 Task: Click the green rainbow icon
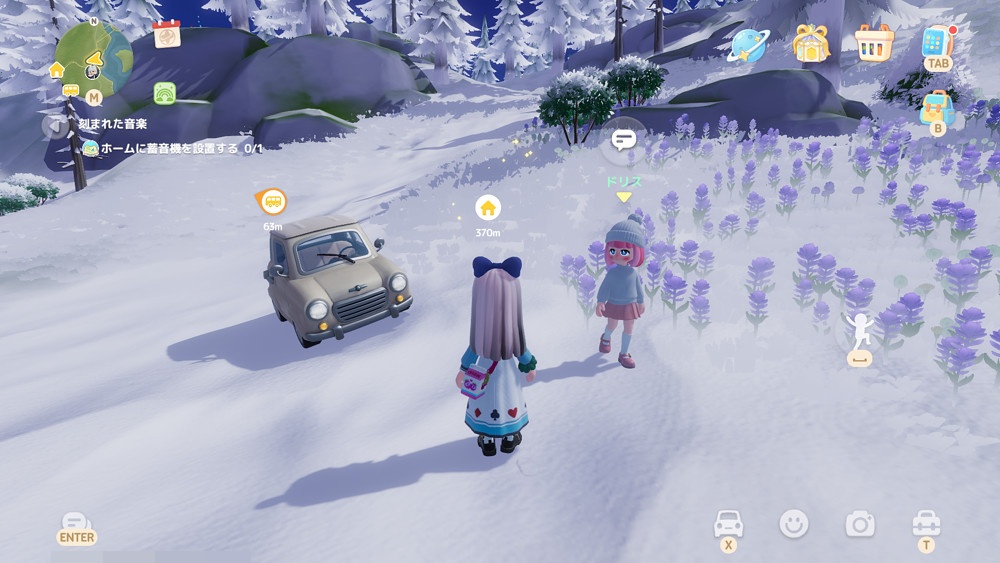click(x=165, y=93)
